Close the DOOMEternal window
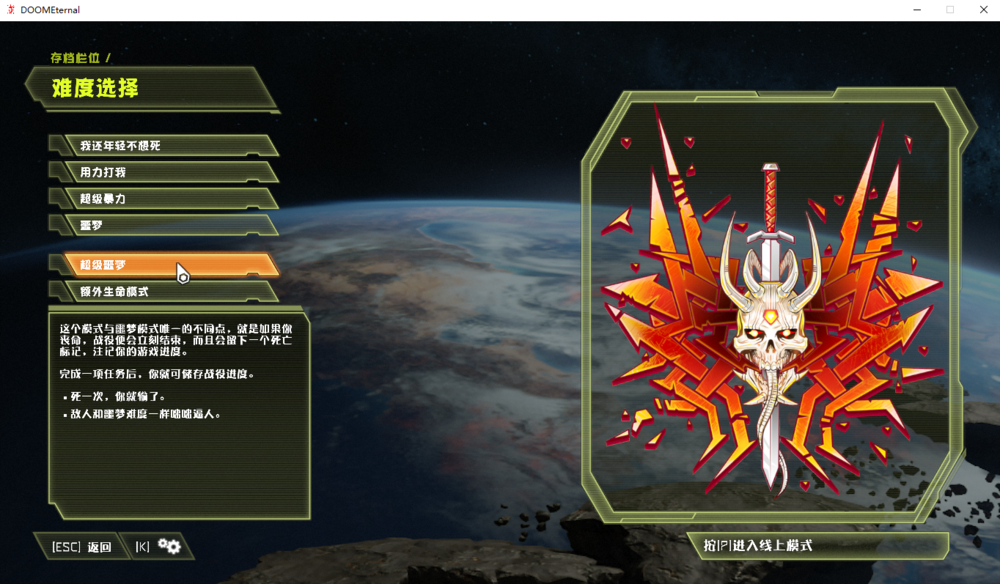 (981, 10)
